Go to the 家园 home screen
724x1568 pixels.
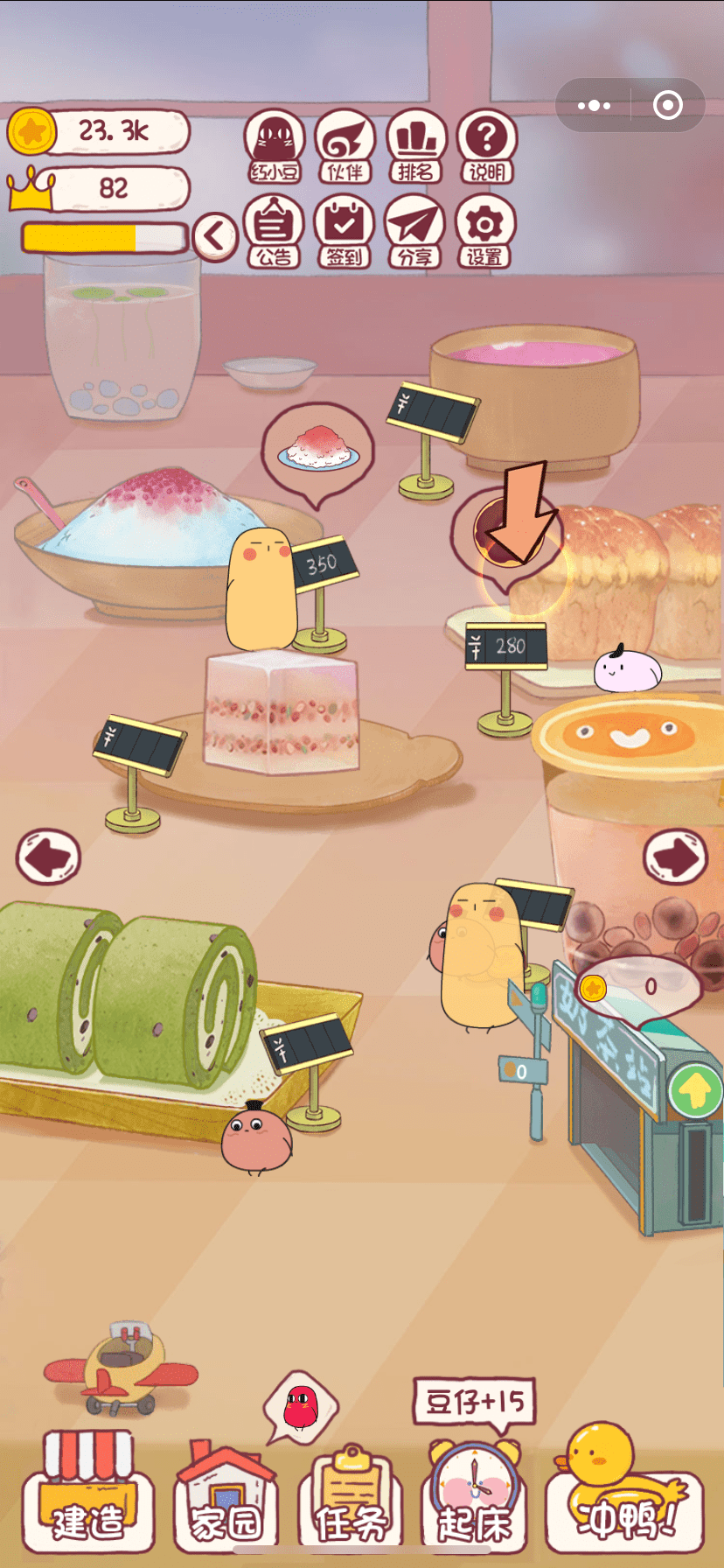226,1498
